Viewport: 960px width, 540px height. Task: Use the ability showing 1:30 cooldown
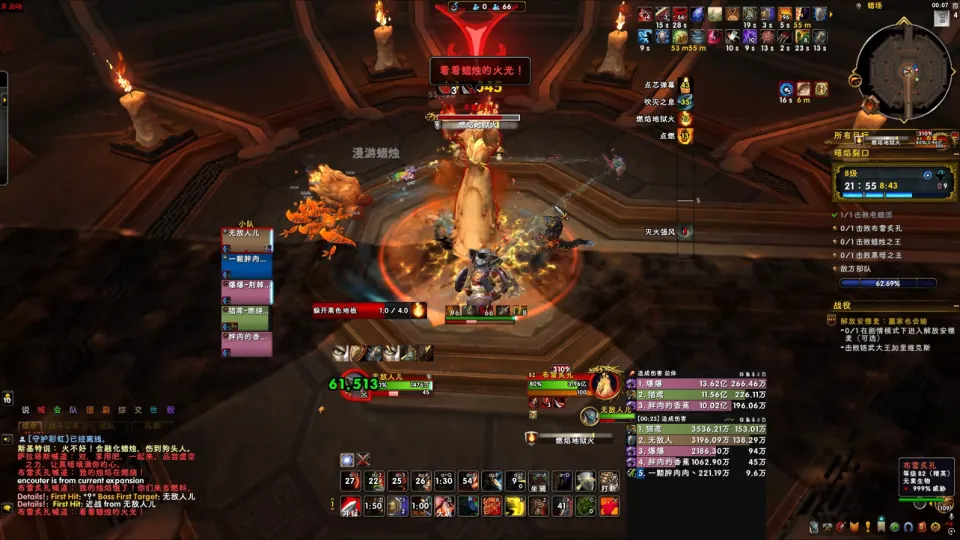coord(443,481)
